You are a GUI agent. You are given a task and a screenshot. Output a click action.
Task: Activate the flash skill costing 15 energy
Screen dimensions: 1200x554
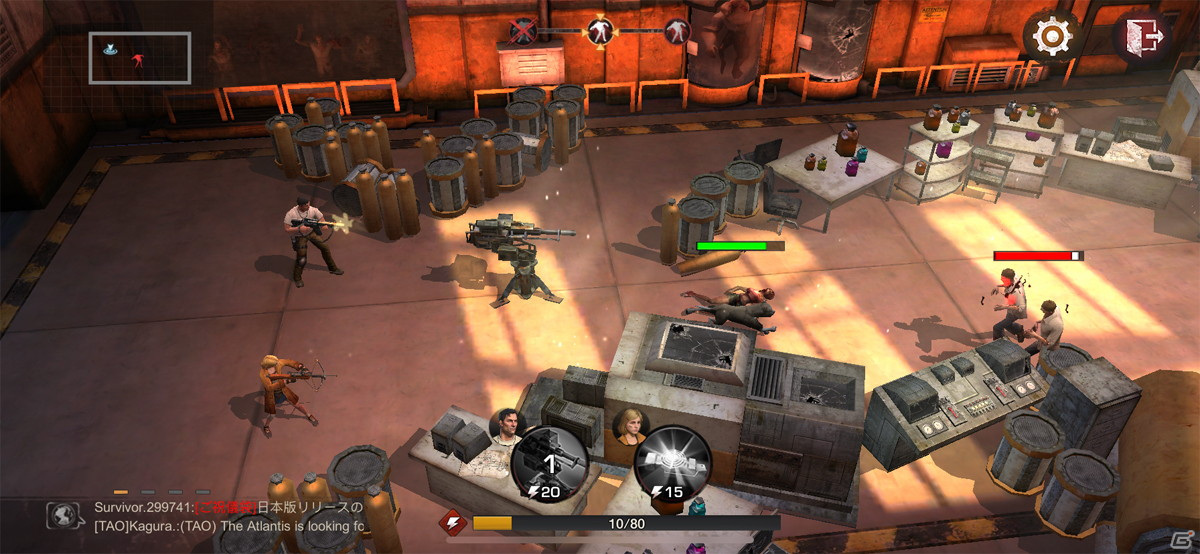[673, 463]
